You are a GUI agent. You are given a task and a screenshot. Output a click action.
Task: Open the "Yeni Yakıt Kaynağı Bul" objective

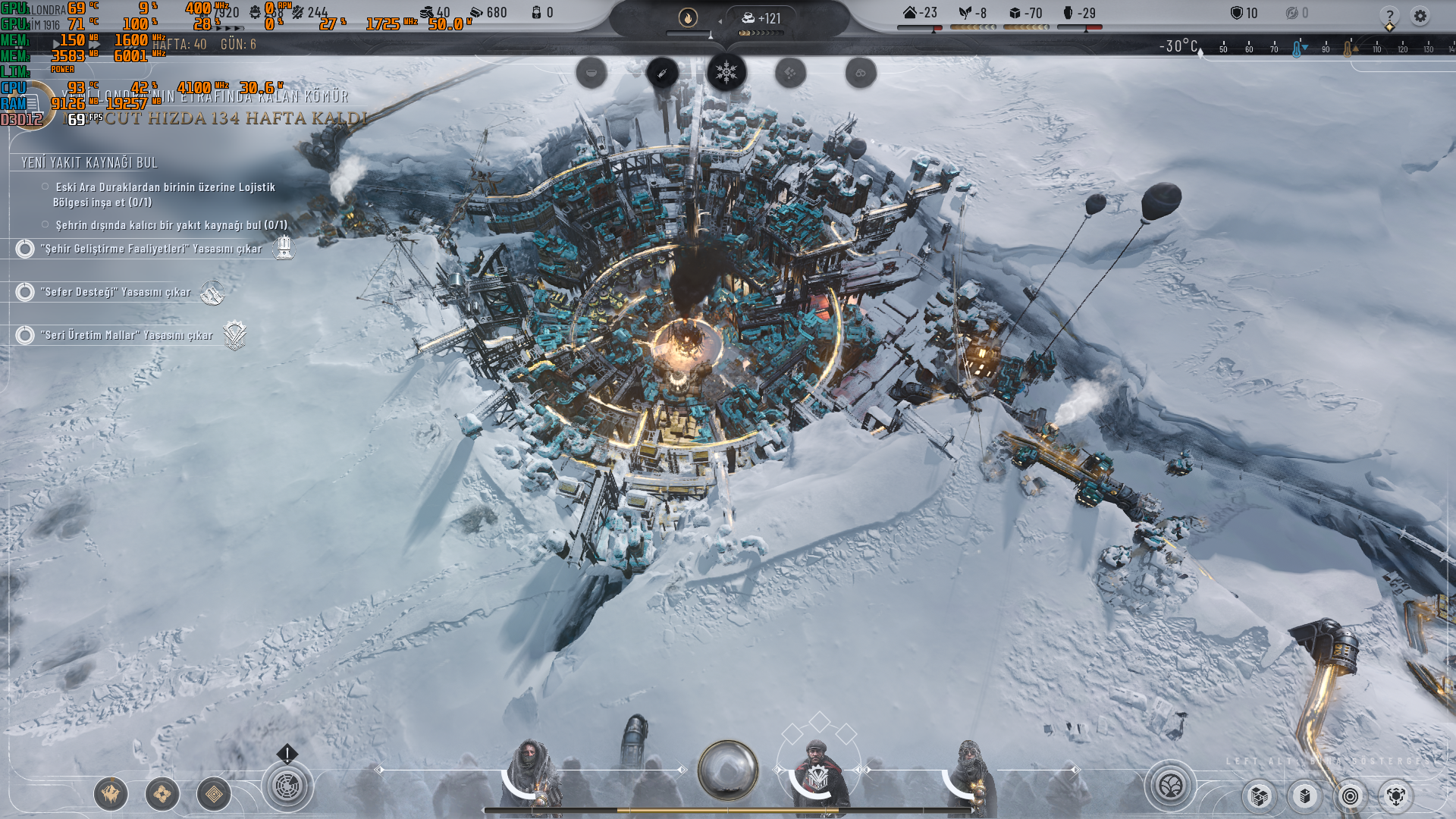89,162
